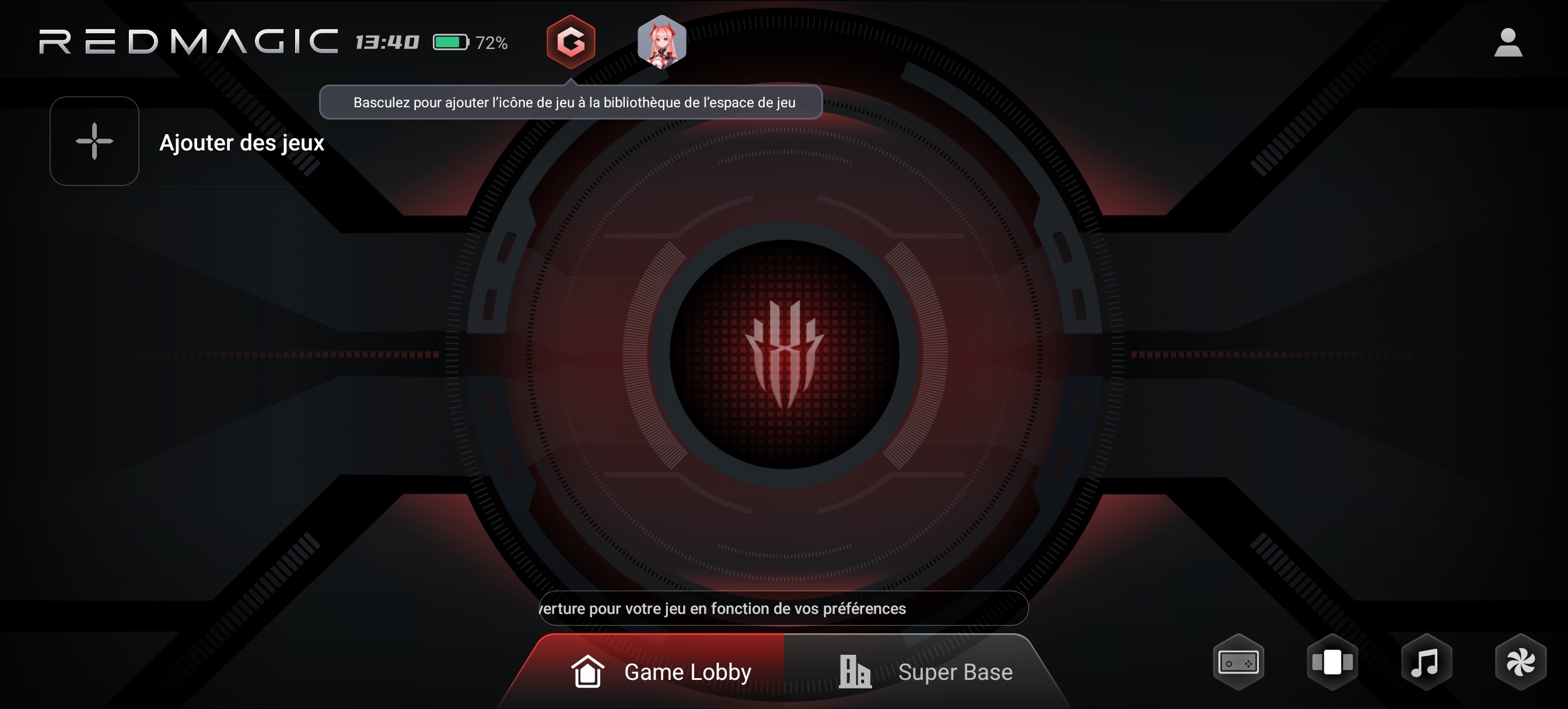Click the Ajouter des jeux button
The width and height of the screenshot is (1568, 709).
coord(242,143)
